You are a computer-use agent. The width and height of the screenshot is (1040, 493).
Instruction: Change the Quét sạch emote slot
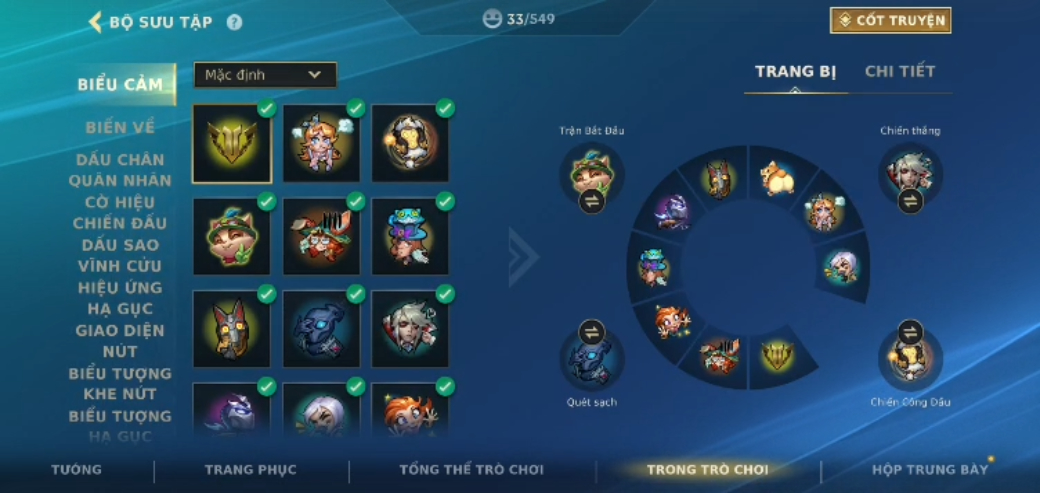coord(592,332)
